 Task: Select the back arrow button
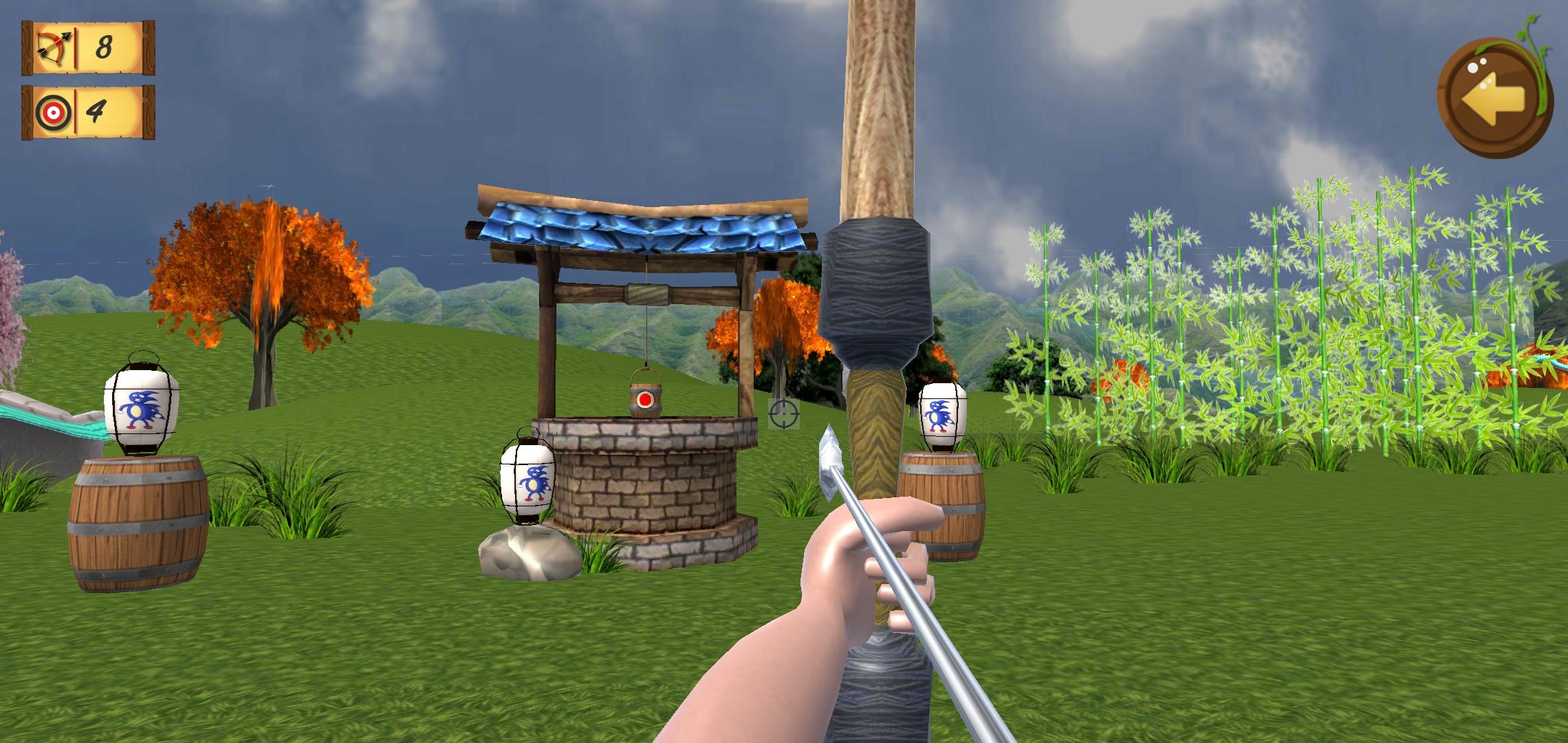pyautogui.click(x=1493, y=96)
